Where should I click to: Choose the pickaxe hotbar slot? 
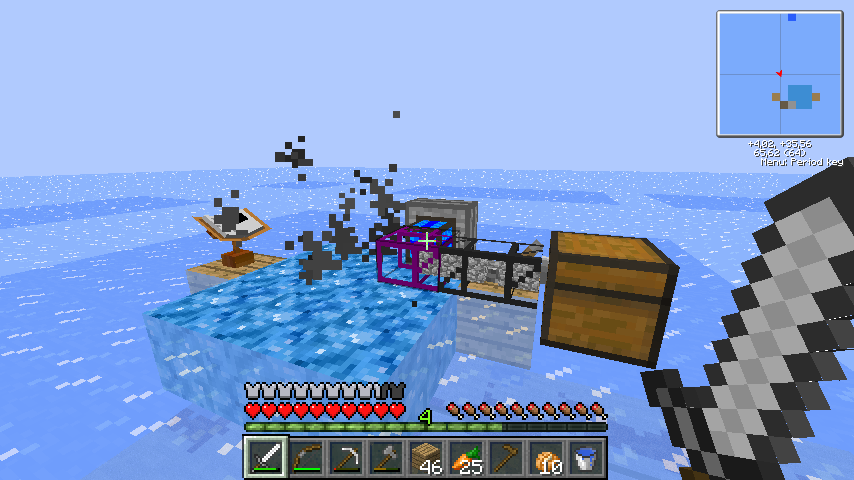[x=347, y=458]
